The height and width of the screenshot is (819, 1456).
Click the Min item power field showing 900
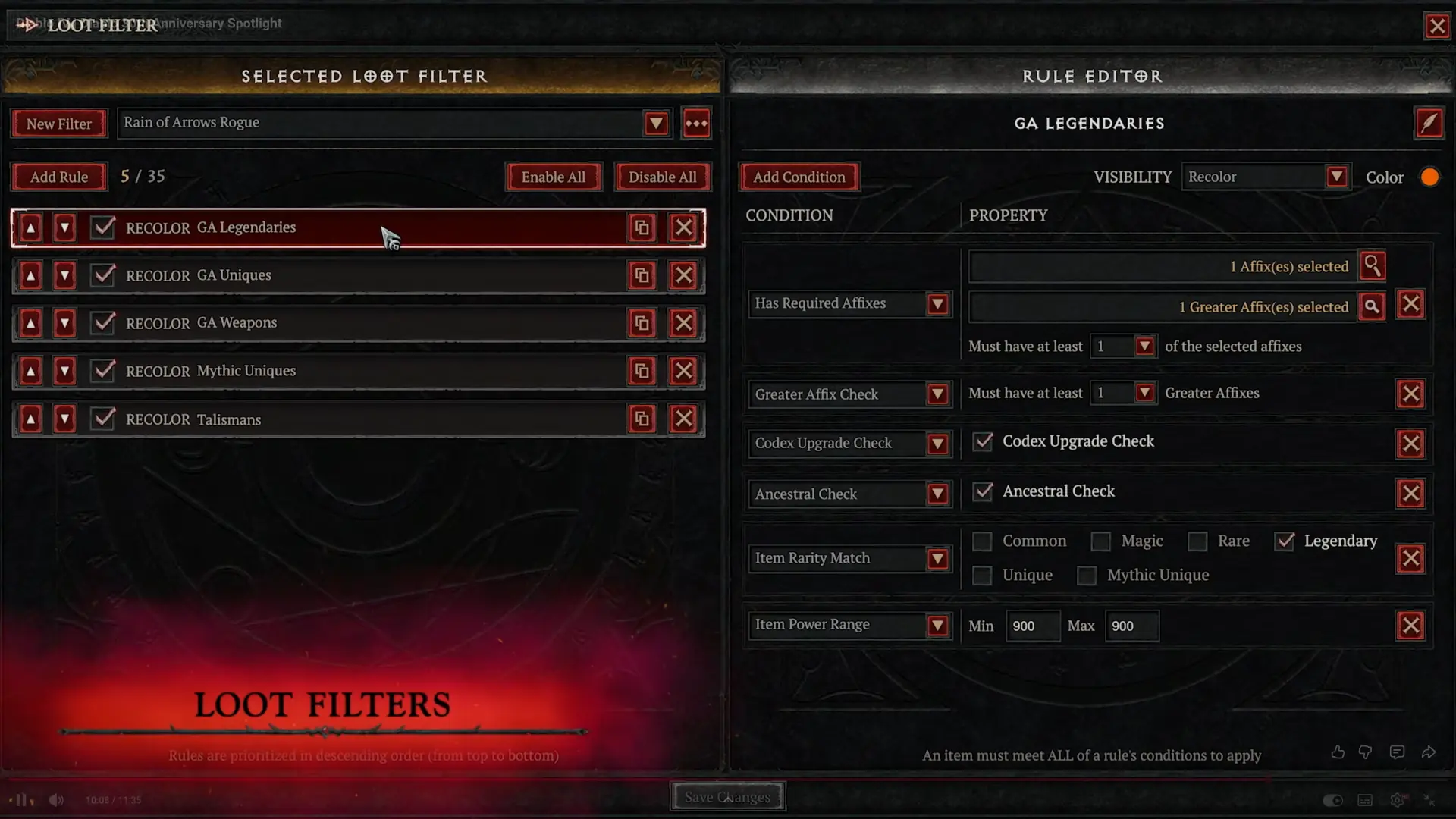[1033, 626]
